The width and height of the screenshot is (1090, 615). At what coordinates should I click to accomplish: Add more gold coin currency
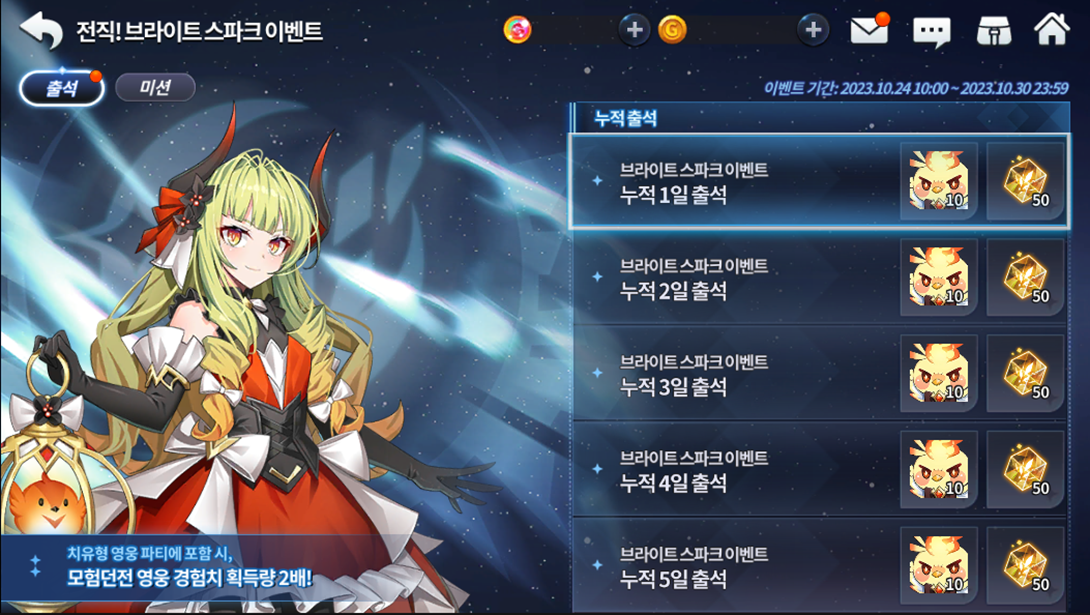pos(813,30)
